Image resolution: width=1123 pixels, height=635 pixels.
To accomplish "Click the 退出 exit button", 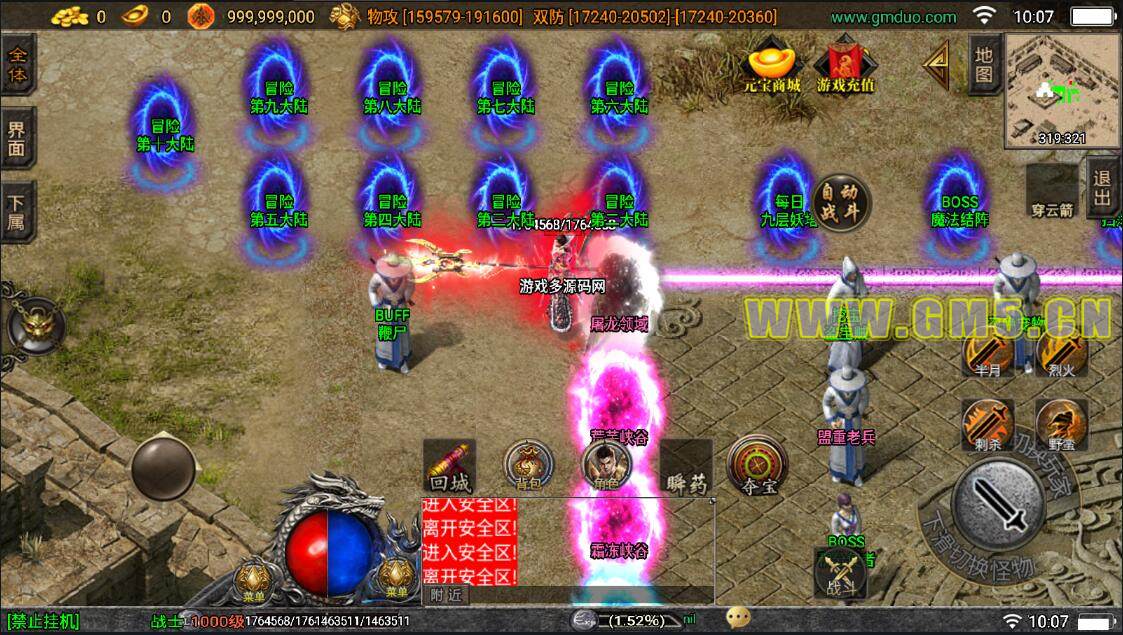I will coord(1104,189).
